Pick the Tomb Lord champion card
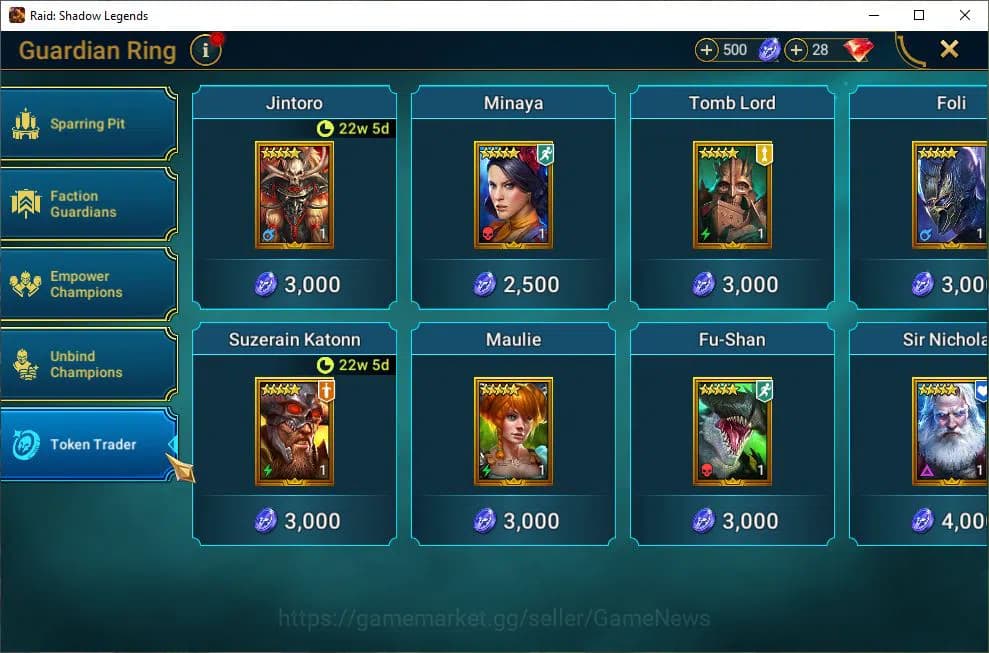 click(732, 196)
